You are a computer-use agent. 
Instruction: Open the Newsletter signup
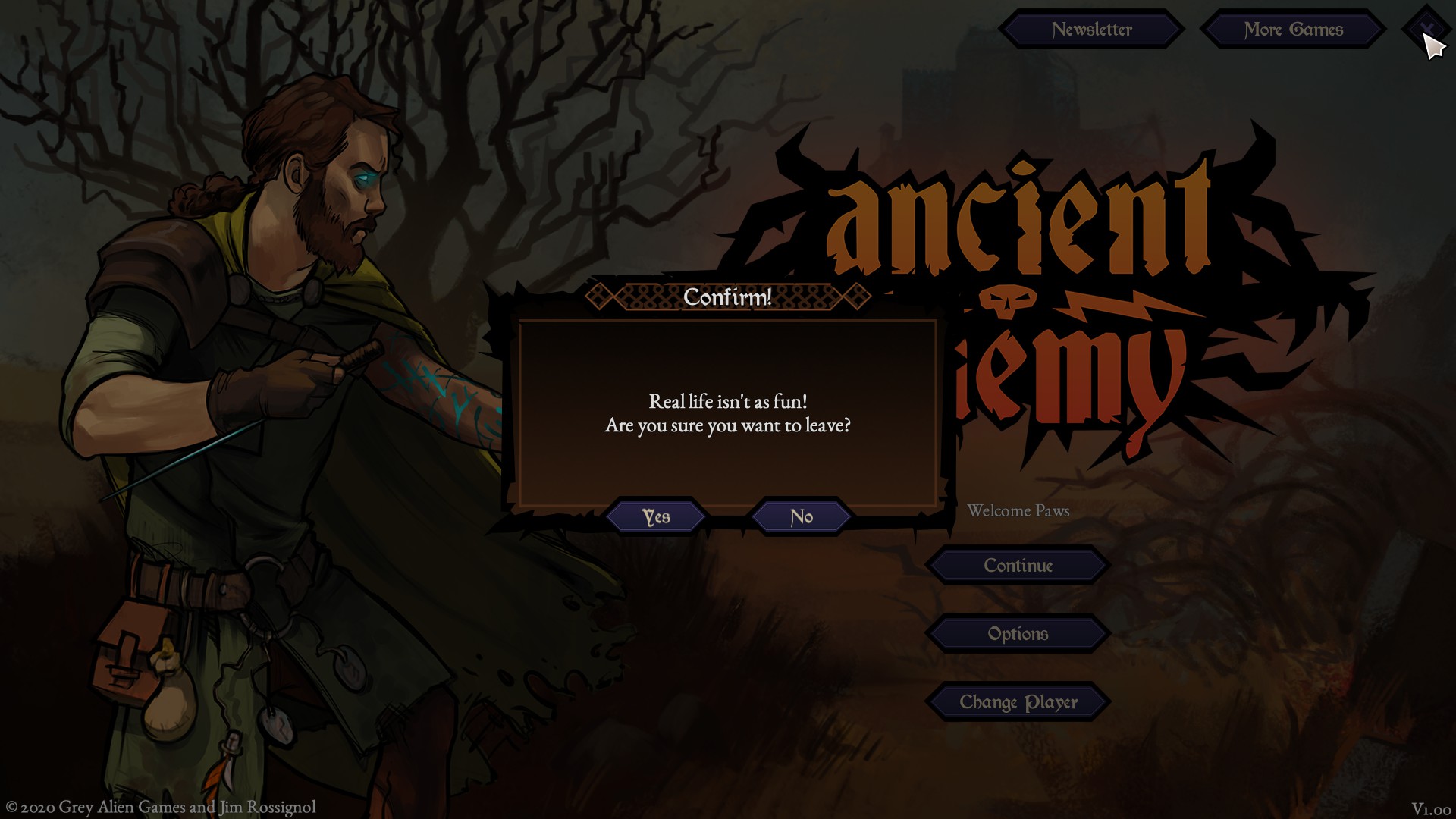pos(1092,30)
